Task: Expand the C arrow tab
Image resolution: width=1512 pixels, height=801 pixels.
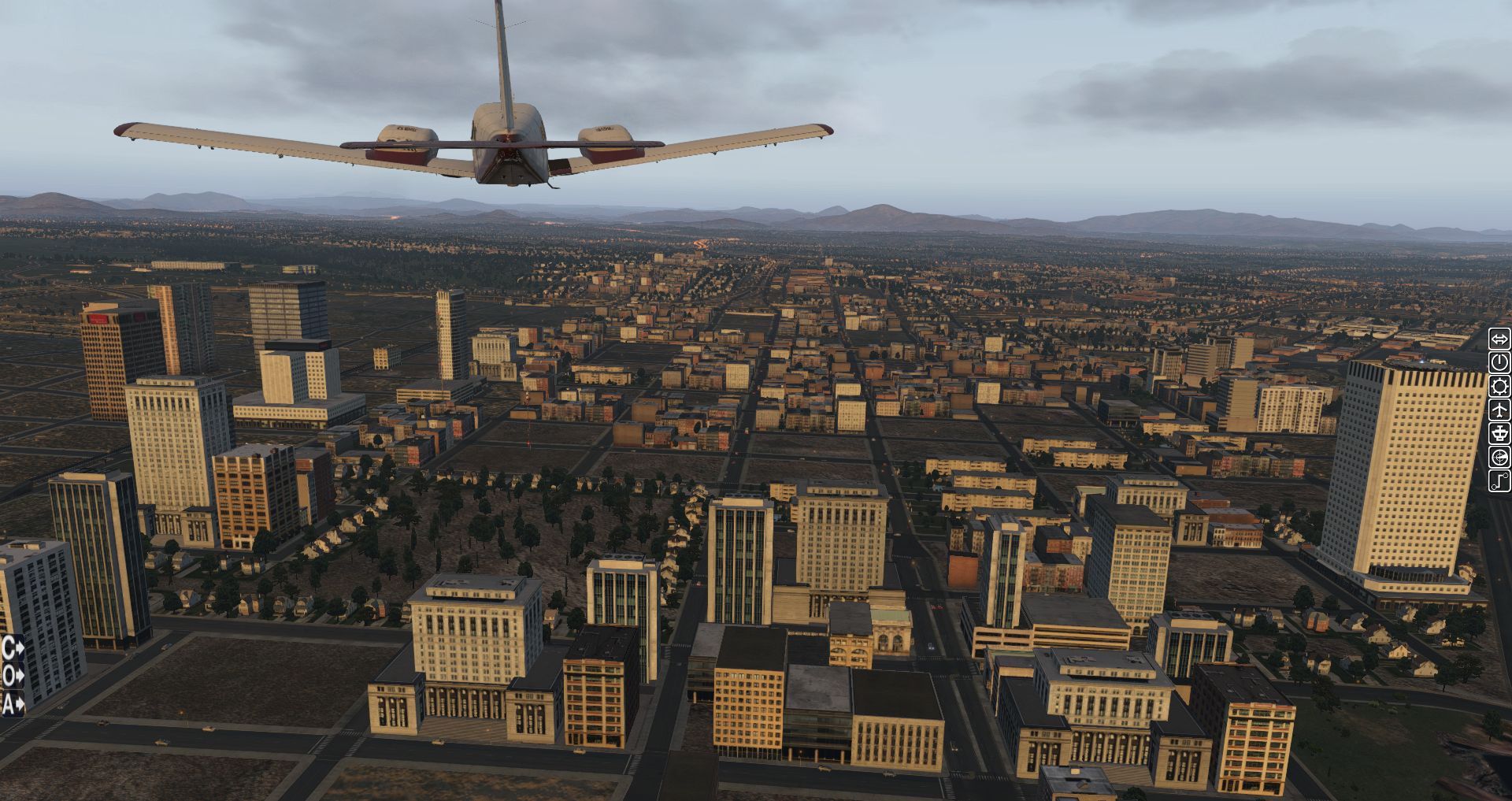Action: point(13,649)
